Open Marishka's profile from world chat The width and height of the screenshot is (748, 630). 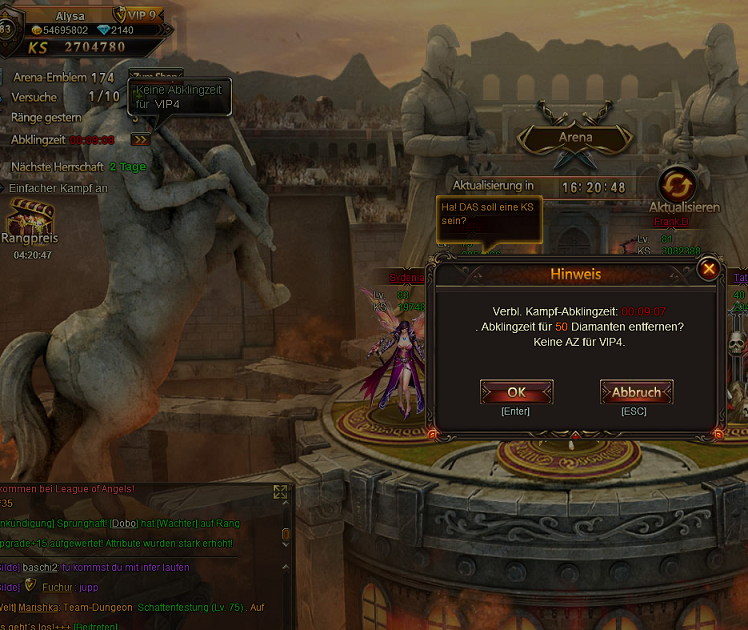pyautogui.click(x=43, y=607)
